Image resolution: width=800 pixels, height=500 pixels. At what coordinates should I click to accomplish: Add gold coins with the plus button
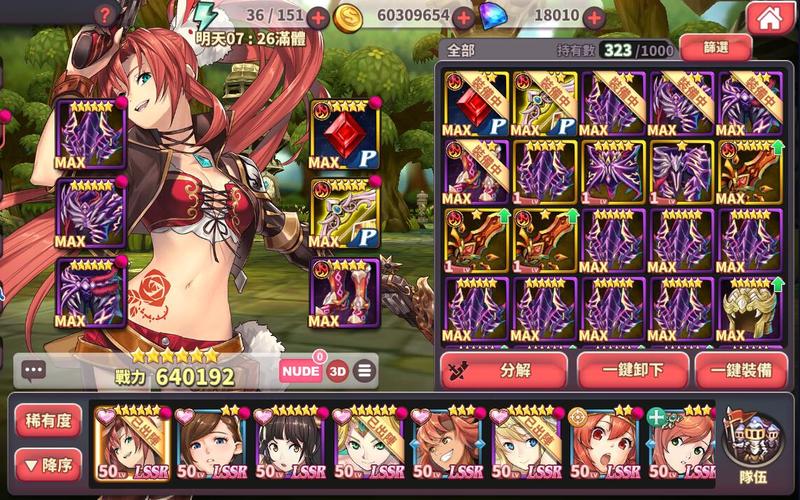(463, 18)
